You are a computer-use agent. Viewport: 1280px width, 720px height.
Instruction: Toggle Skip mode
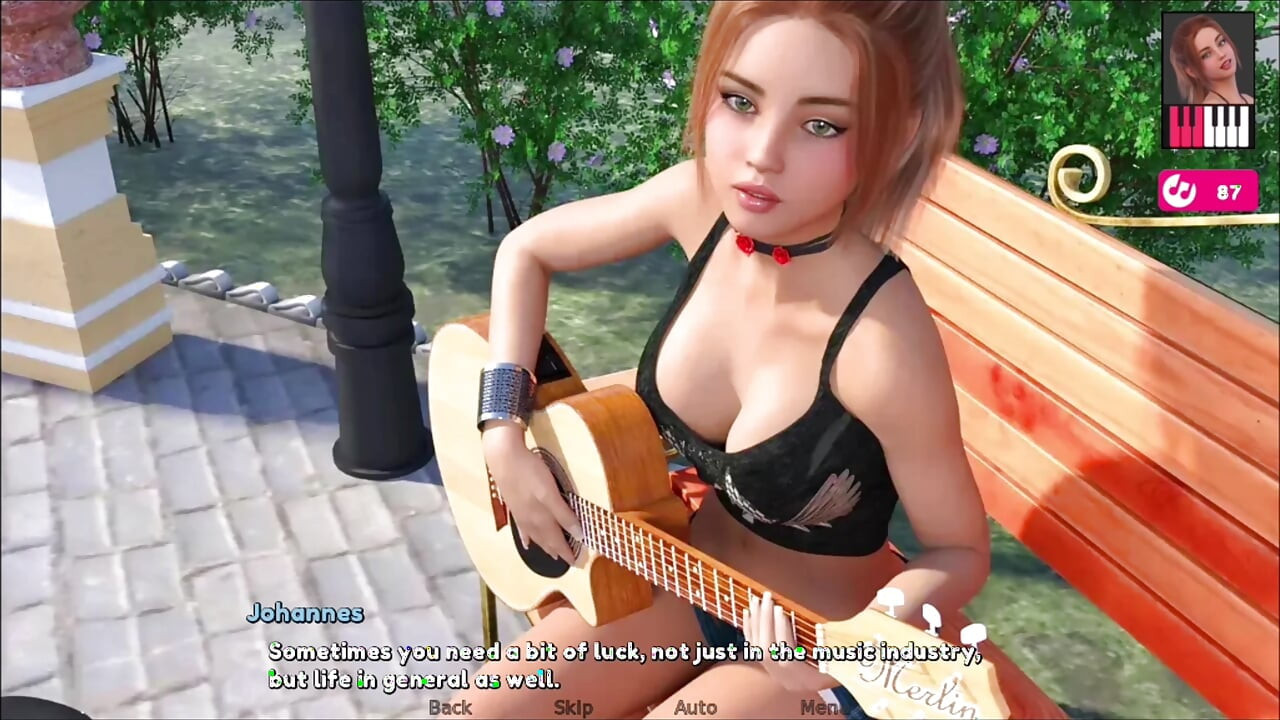tap(571, 707)
